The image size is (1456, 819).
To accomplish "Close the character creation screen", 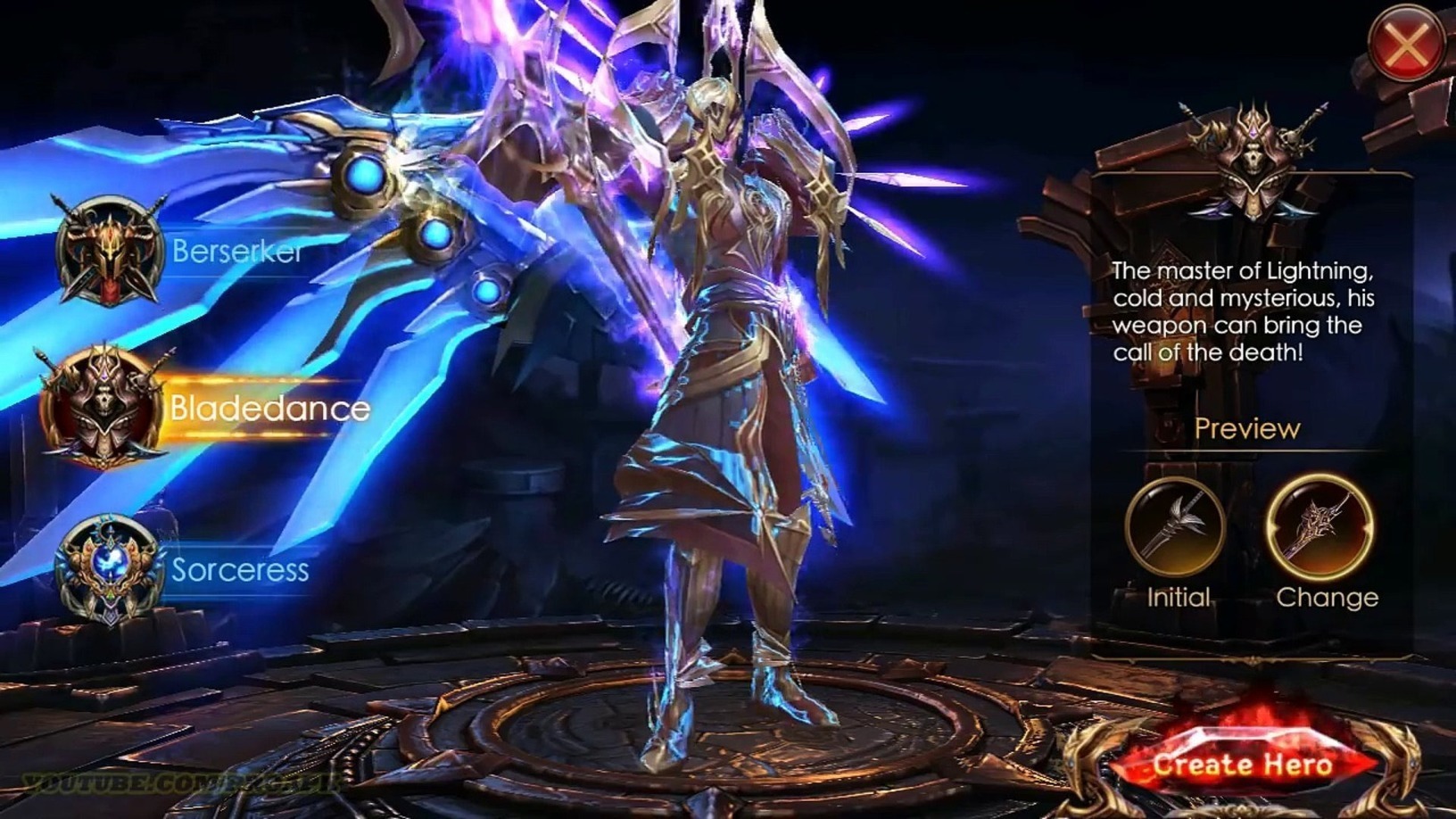I will (x=1405, y=45).
